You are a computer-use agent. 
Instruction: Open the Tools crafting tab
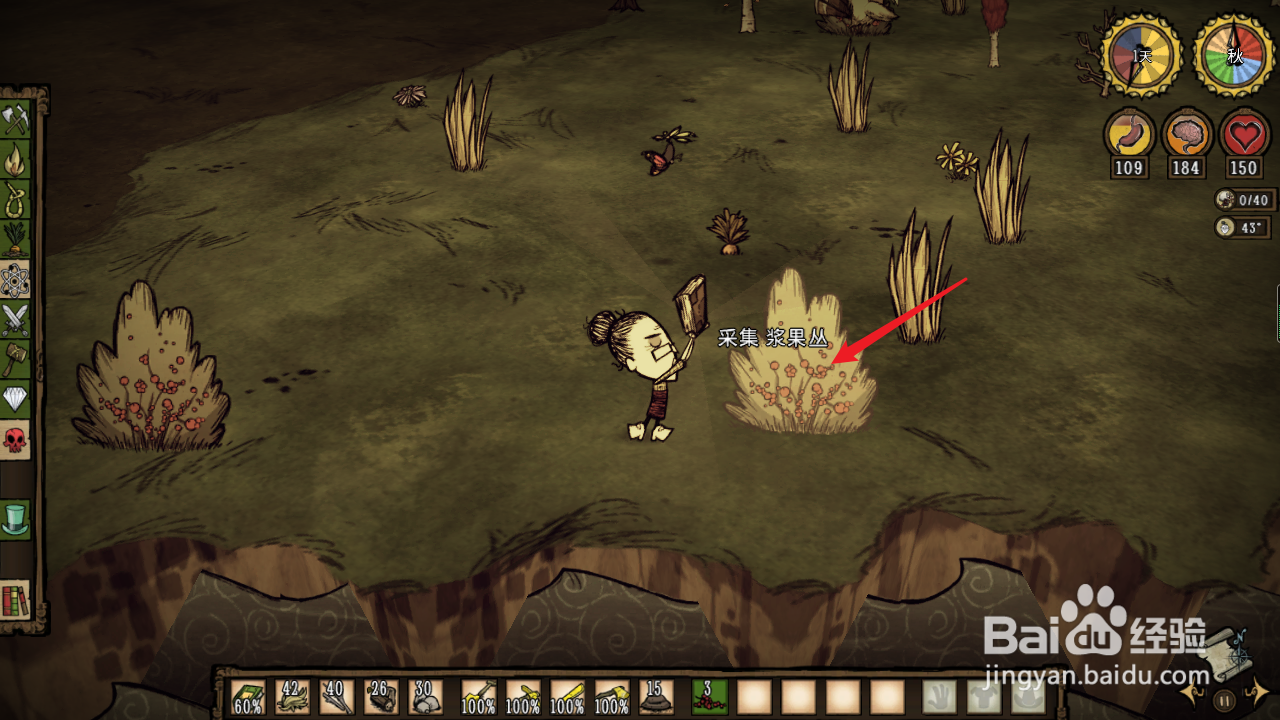(16, 120)
